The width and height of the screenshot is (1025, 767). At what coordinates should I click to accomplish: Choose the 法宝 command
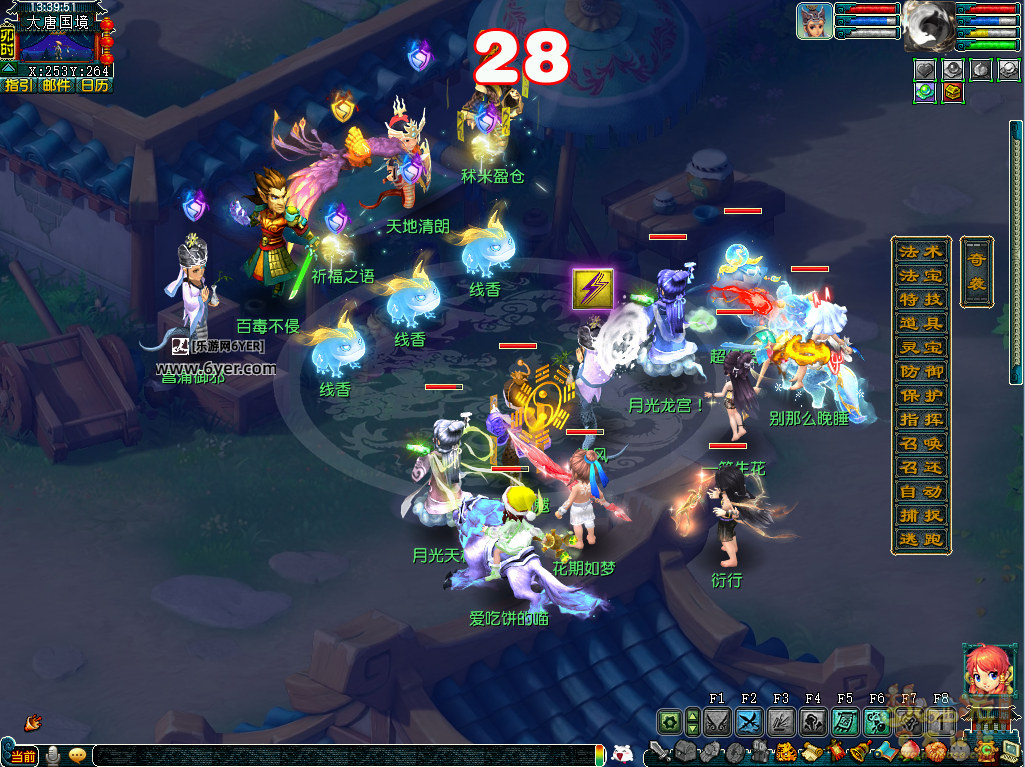pyautogui.click(x=920, y=275)
